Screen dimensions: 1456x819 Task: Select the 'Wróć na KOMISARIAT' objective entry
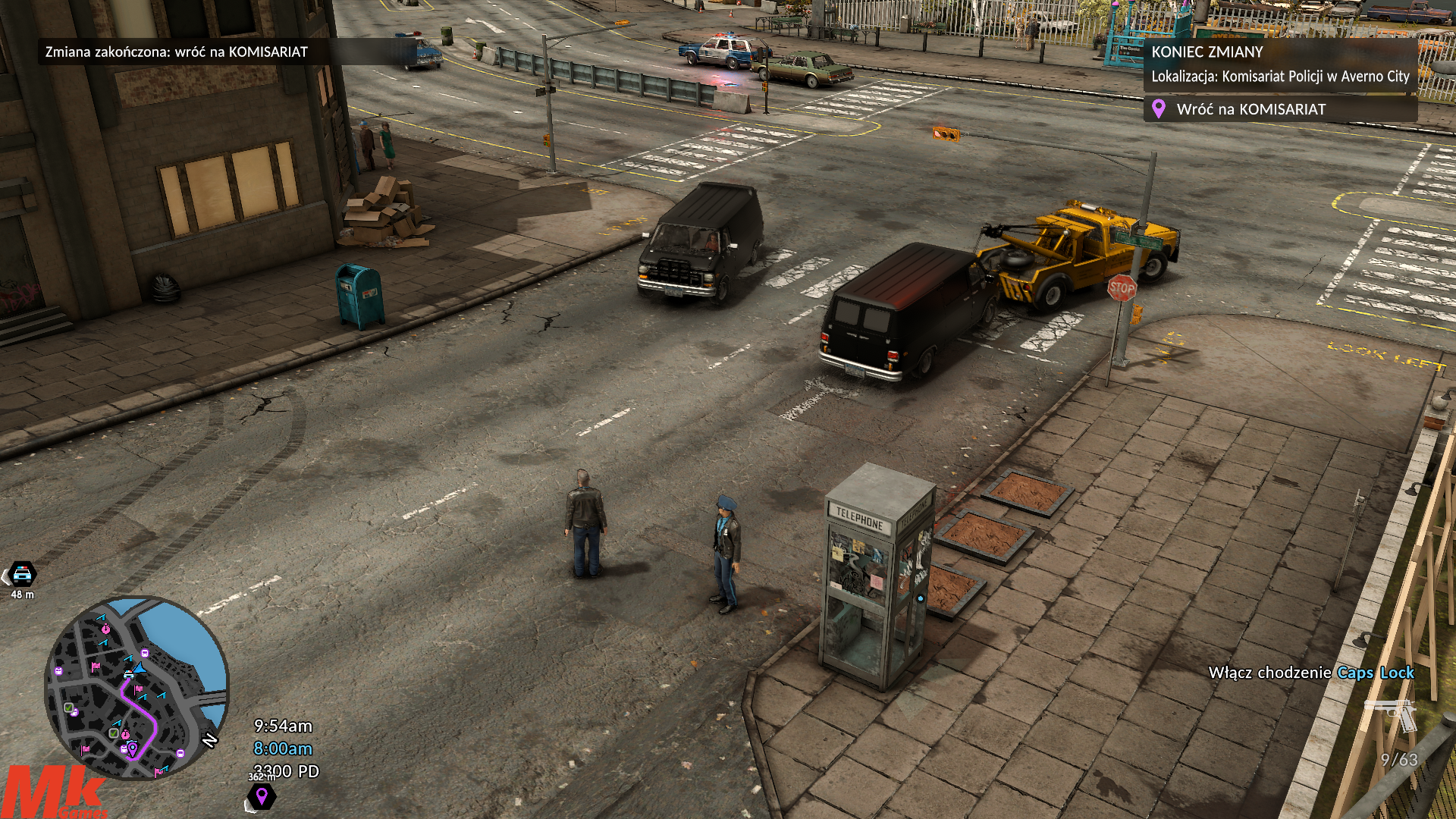tap(1250, 109)
